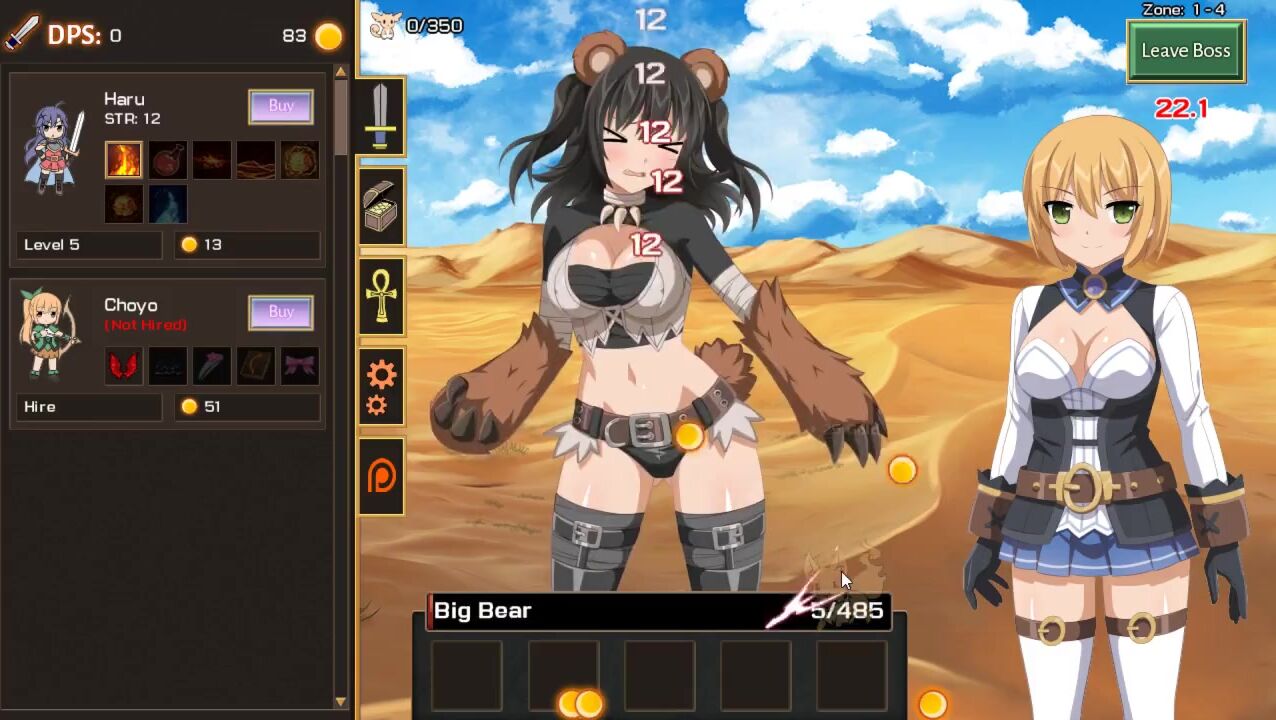Viewport: 1276px width, 720px height.
Task: Open the sword heroes tab
Action: pos(381,117)
